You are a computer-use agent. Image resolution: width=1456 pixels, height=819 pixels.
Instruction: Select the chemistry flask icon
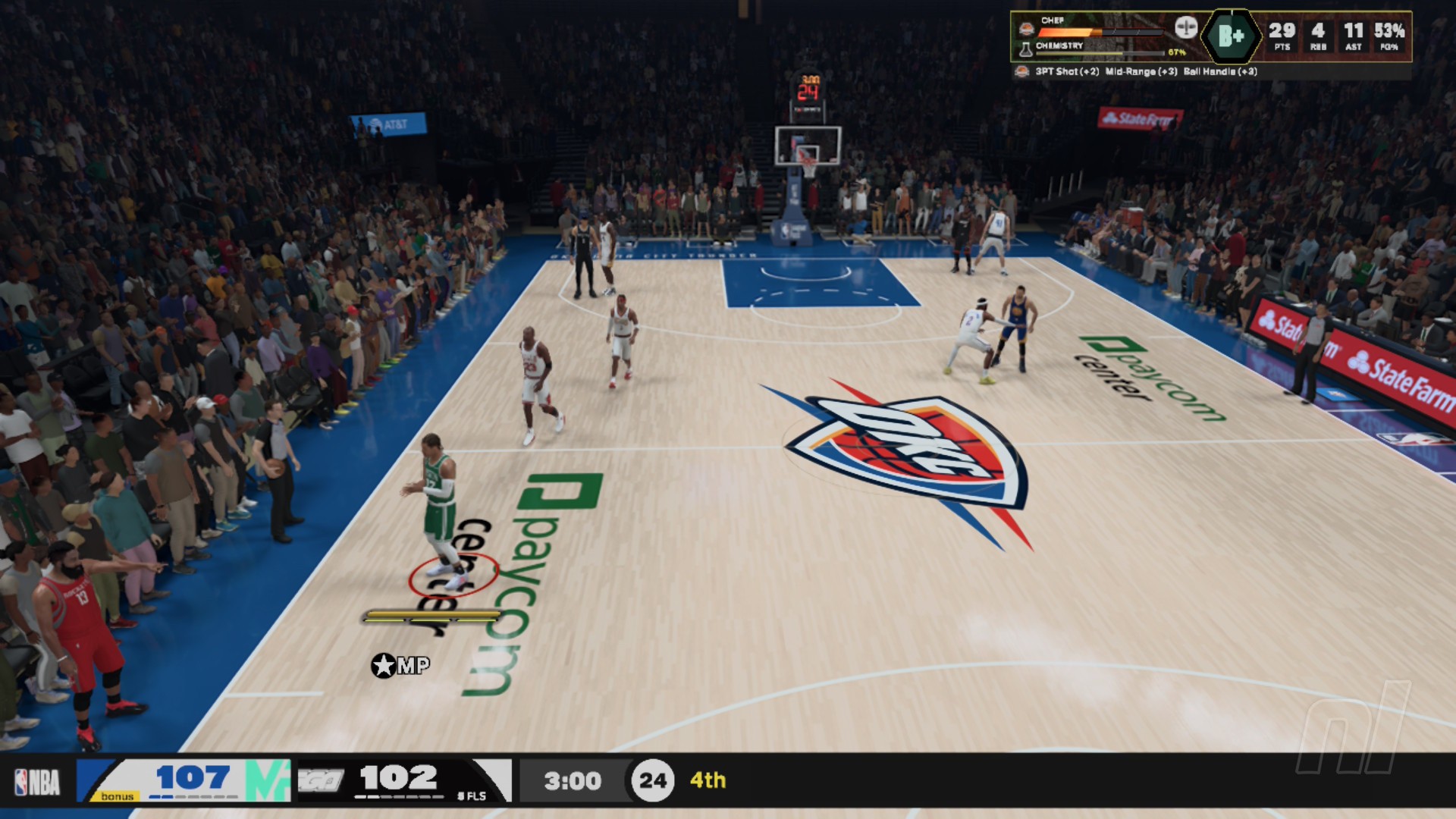click(1025, 50)
